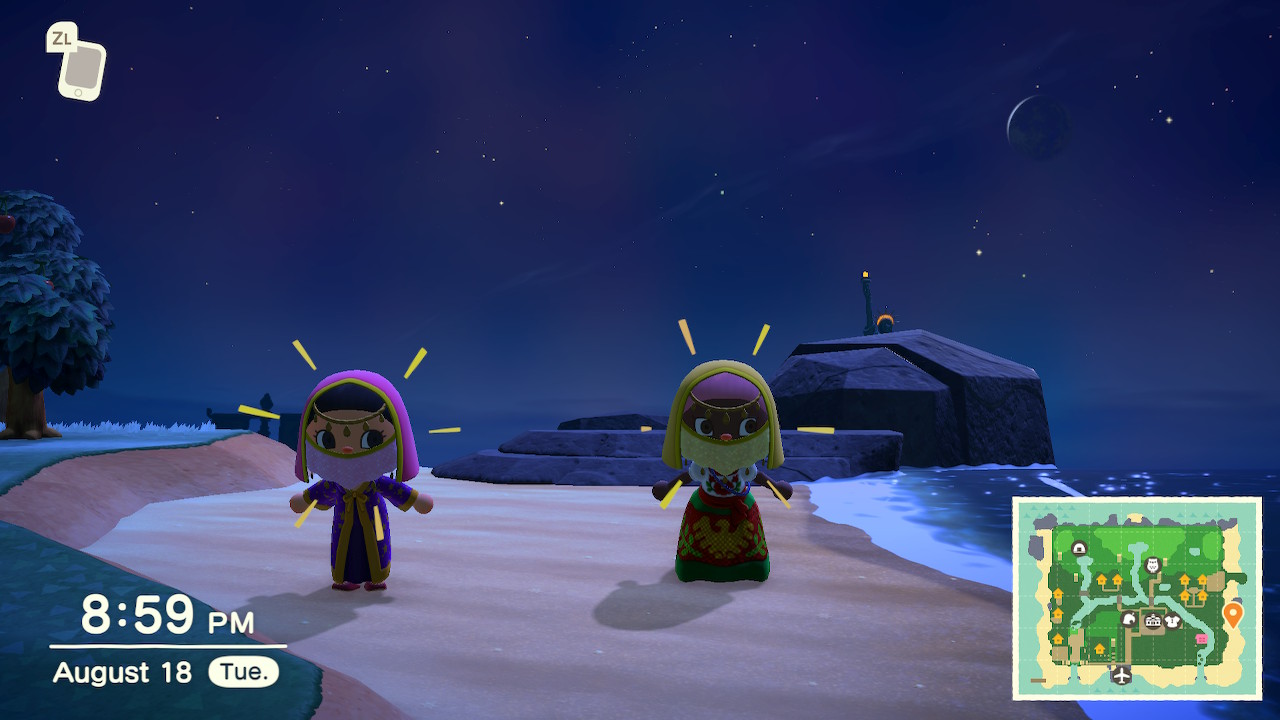Image resolution: width=1280 pixels, height=720 pixels.
Task: Click the campsite tent marker on the minimap
Action: point(1080,548)
